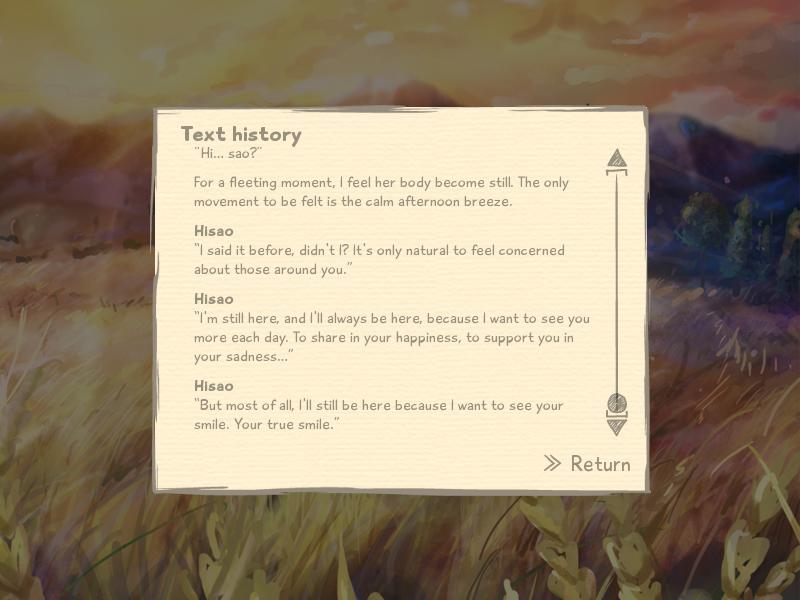Click the scrollbar's down arrow
Screen dimensions: 800x600
pos(617,426)
